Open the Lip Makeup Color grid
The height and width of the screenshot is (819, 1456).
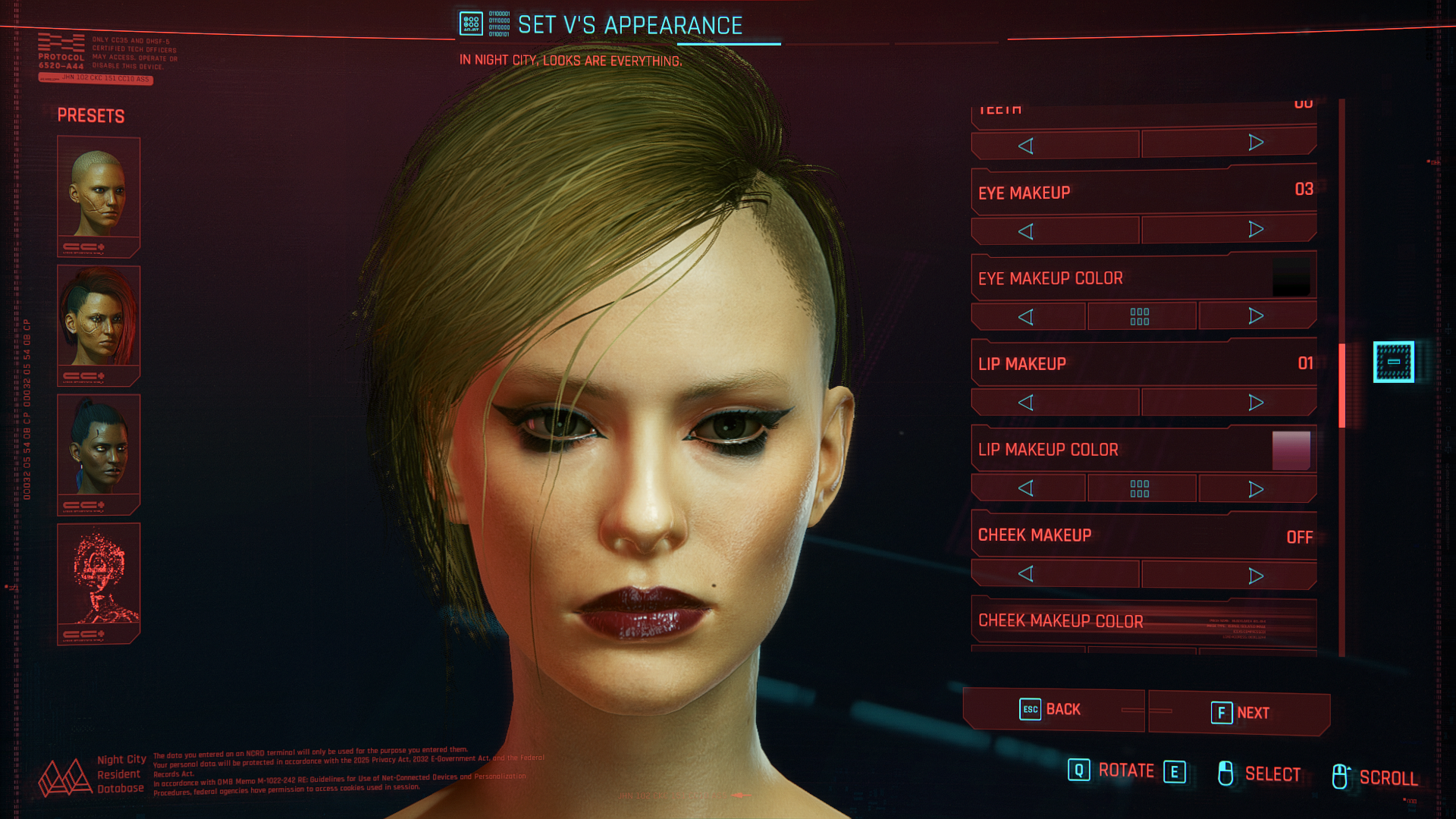coord(1140,488)
